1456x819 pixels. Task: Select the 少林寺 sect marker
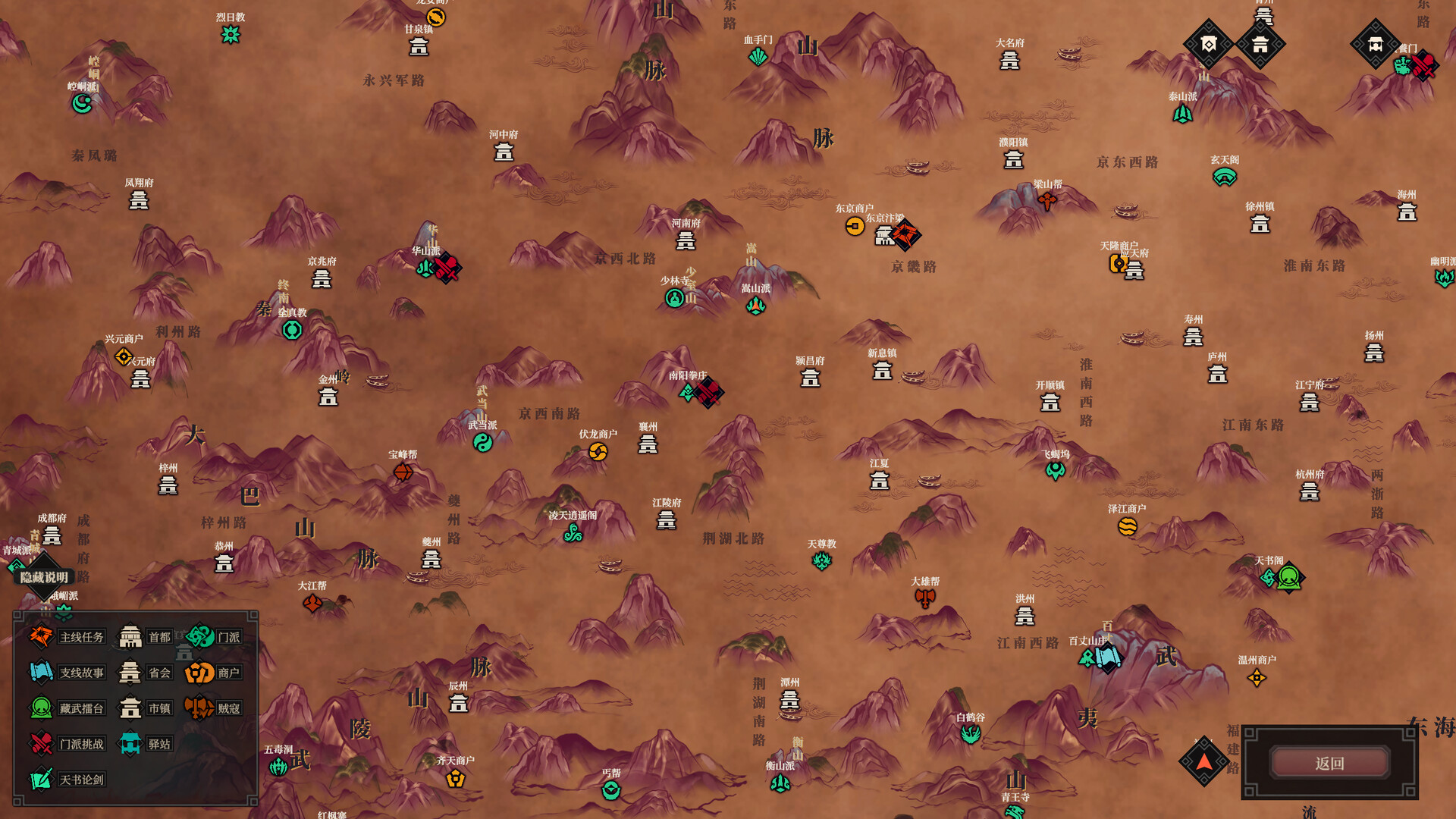(x=674, y=298)
